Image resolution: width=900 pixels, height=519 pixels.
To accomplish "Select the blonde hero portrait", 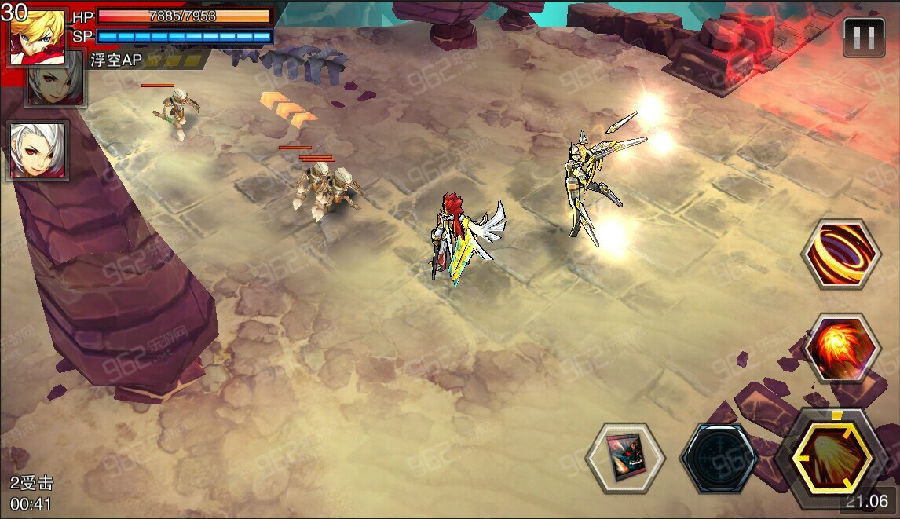I will [x=37, y=37].
